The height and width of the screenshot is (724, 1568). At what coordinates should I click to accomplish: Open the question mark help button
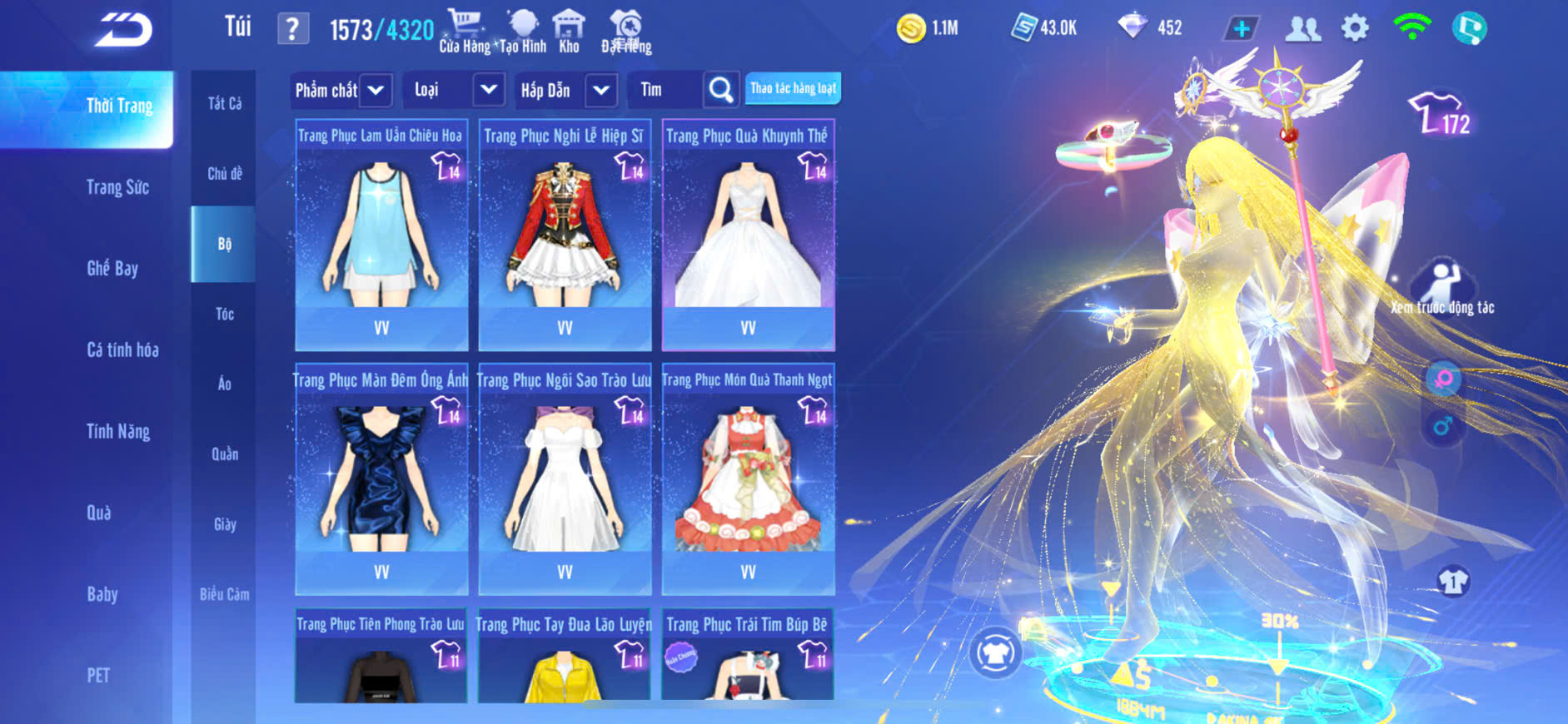tap(292, 29)
